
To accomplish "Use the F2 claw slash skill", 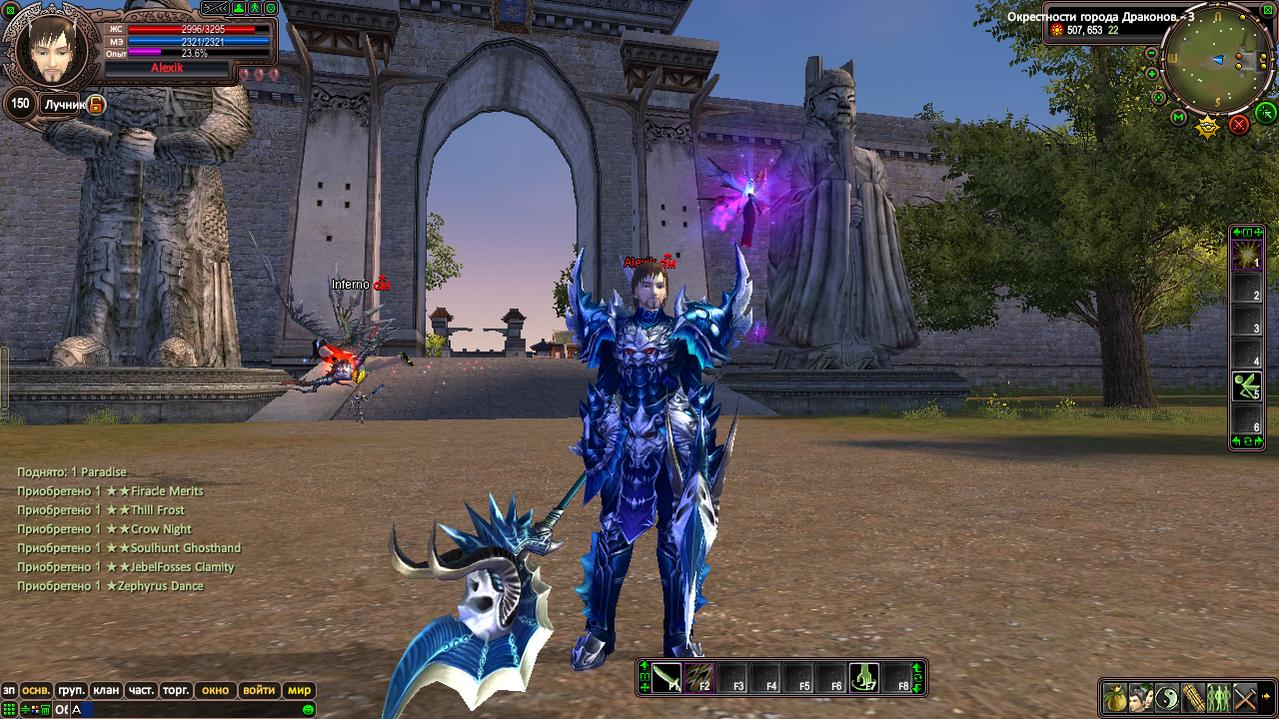I will [699, 677].
